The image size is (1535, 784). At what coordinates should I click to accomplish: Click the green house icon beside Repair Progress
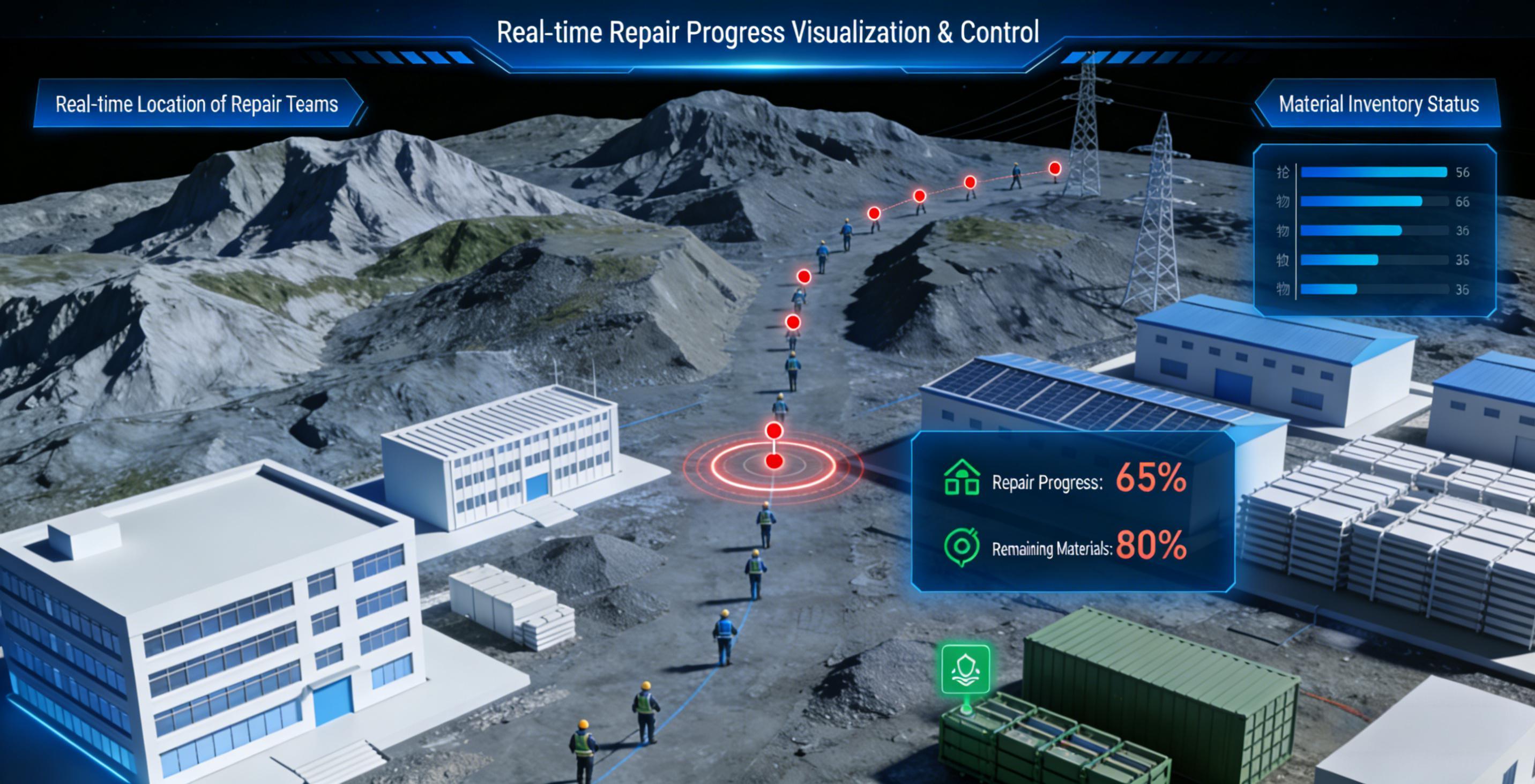click(961, 478)
